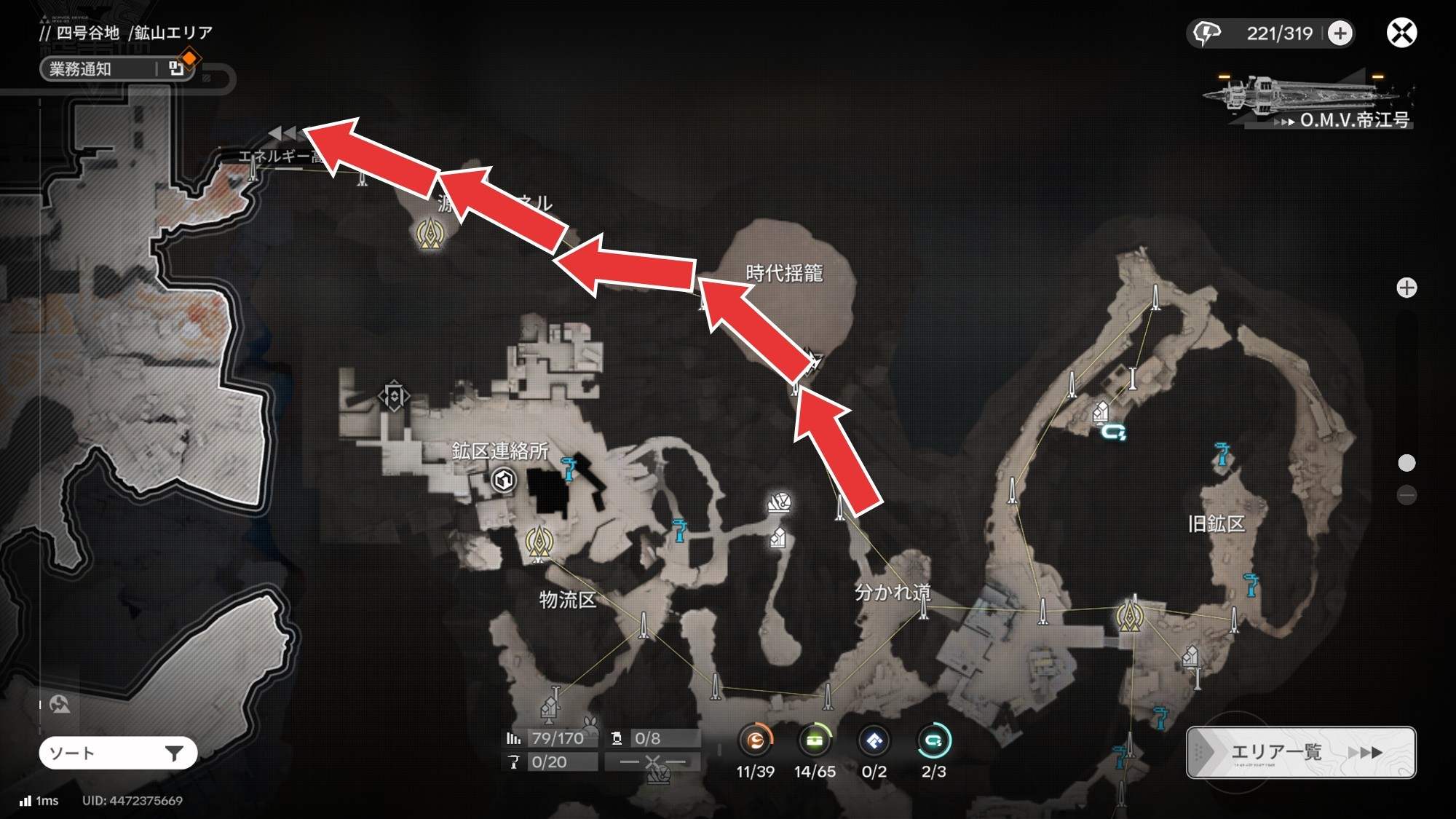Zoom out the map with minus button

[x=1406, y=496]
